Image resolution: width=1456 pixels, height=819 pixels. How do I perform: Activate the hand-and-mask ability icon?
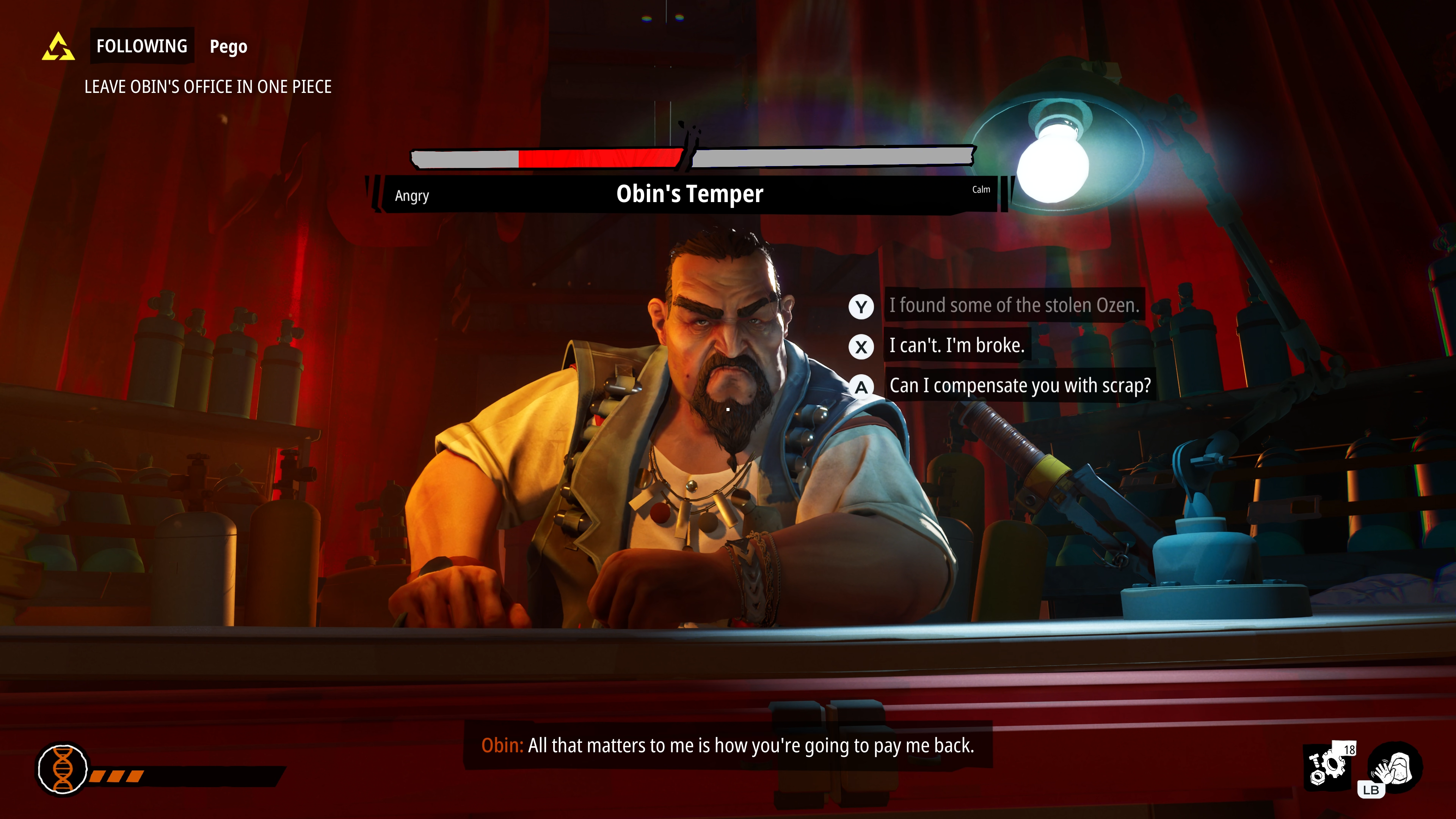pyautogui.click(x=1395, y=767)
